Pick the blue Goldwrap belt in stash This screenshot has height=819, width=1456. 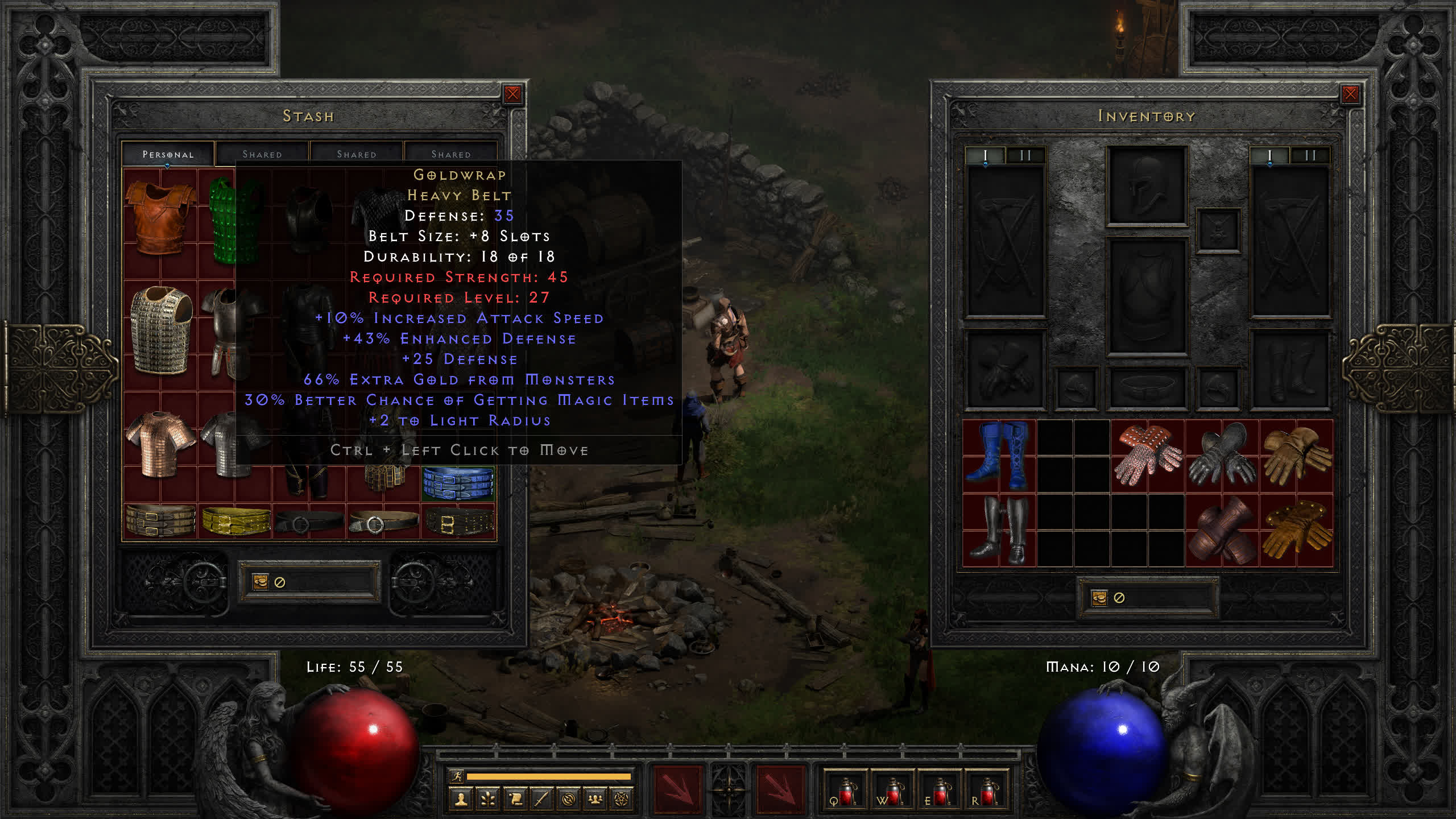click(458, 482)
